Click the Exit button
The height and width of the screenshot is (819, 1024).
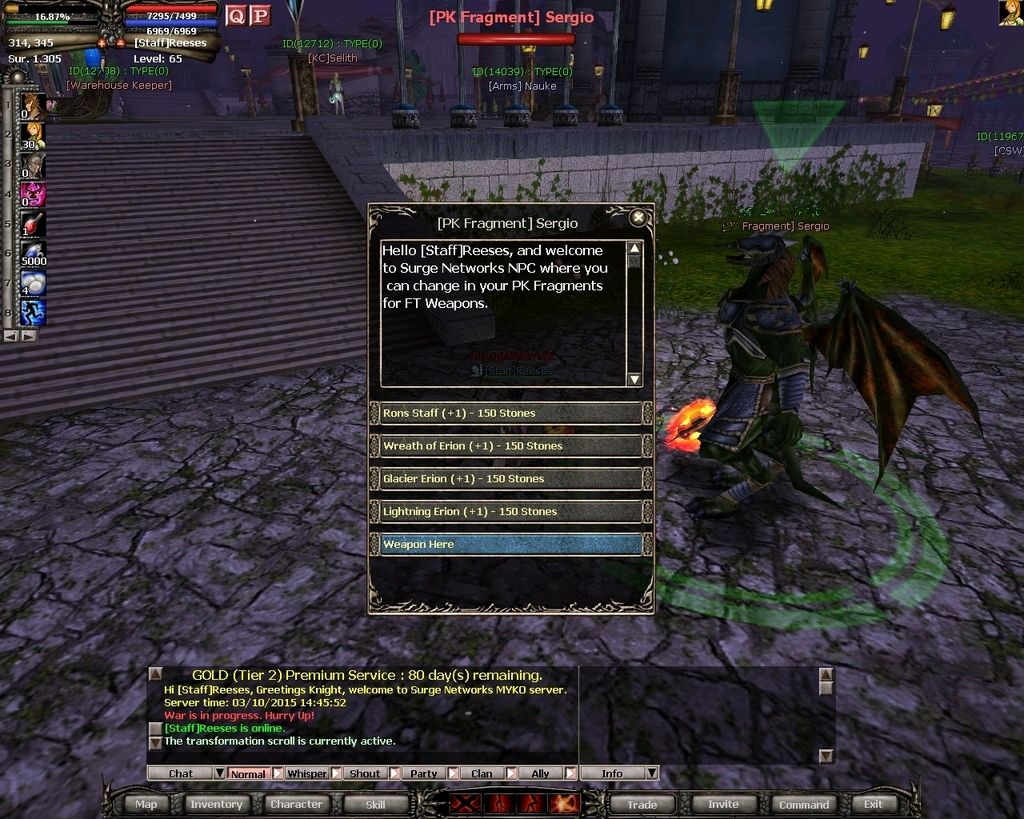pos(873,804)
